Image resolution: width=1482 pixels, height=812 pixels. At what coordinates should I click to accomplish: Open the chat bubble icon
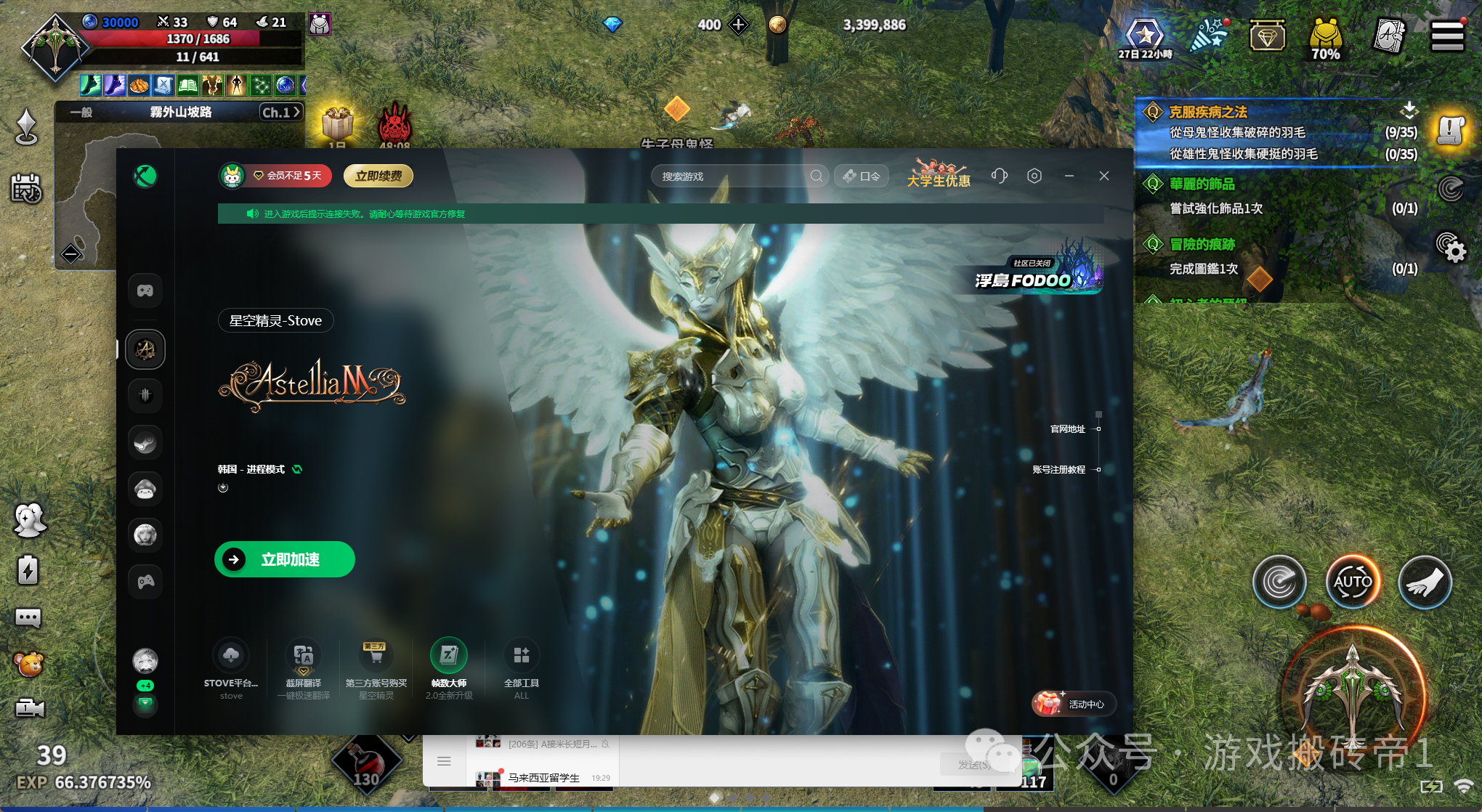pyautogui.click(x=28, y=618)
